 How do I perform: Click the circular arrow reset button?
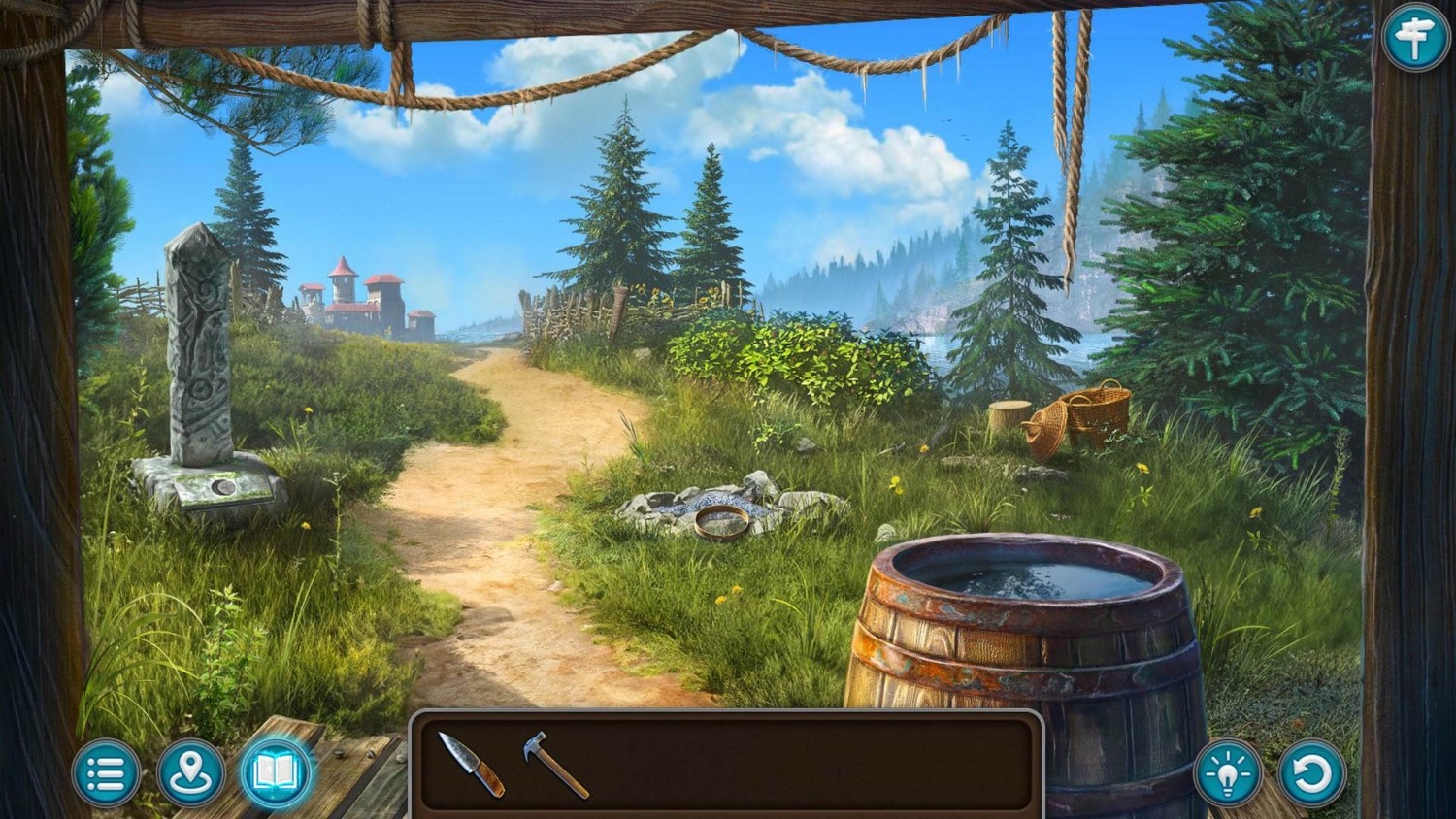[1312, 773]
